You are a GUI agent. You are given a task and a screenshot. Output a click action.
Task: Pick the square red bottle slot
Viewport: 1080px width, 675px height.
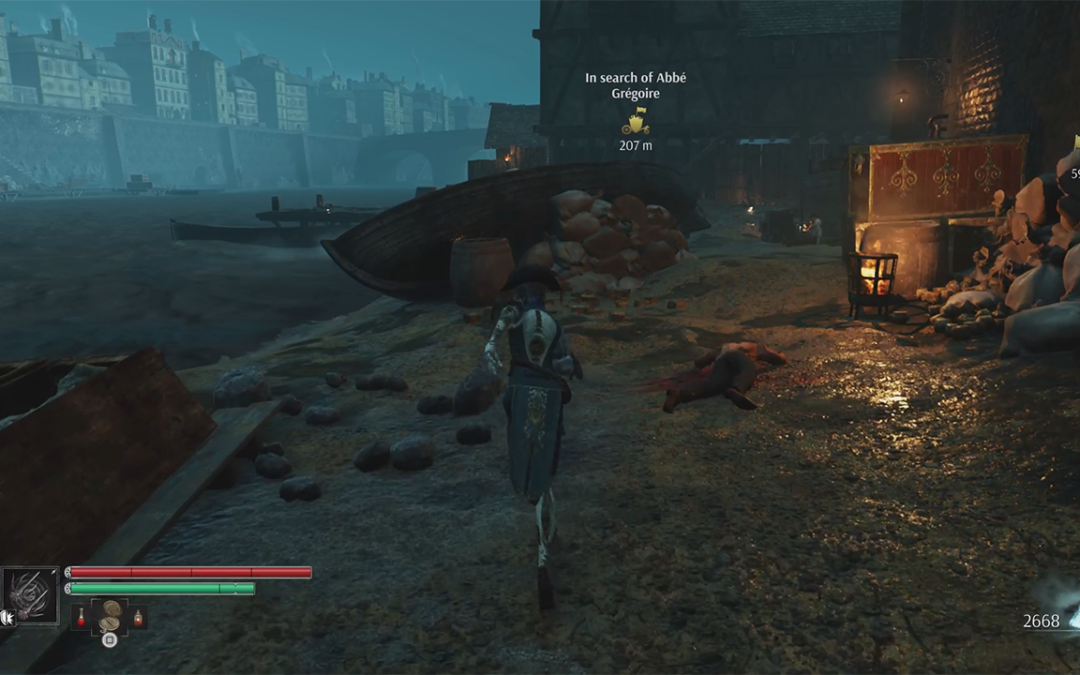point(138,618)
